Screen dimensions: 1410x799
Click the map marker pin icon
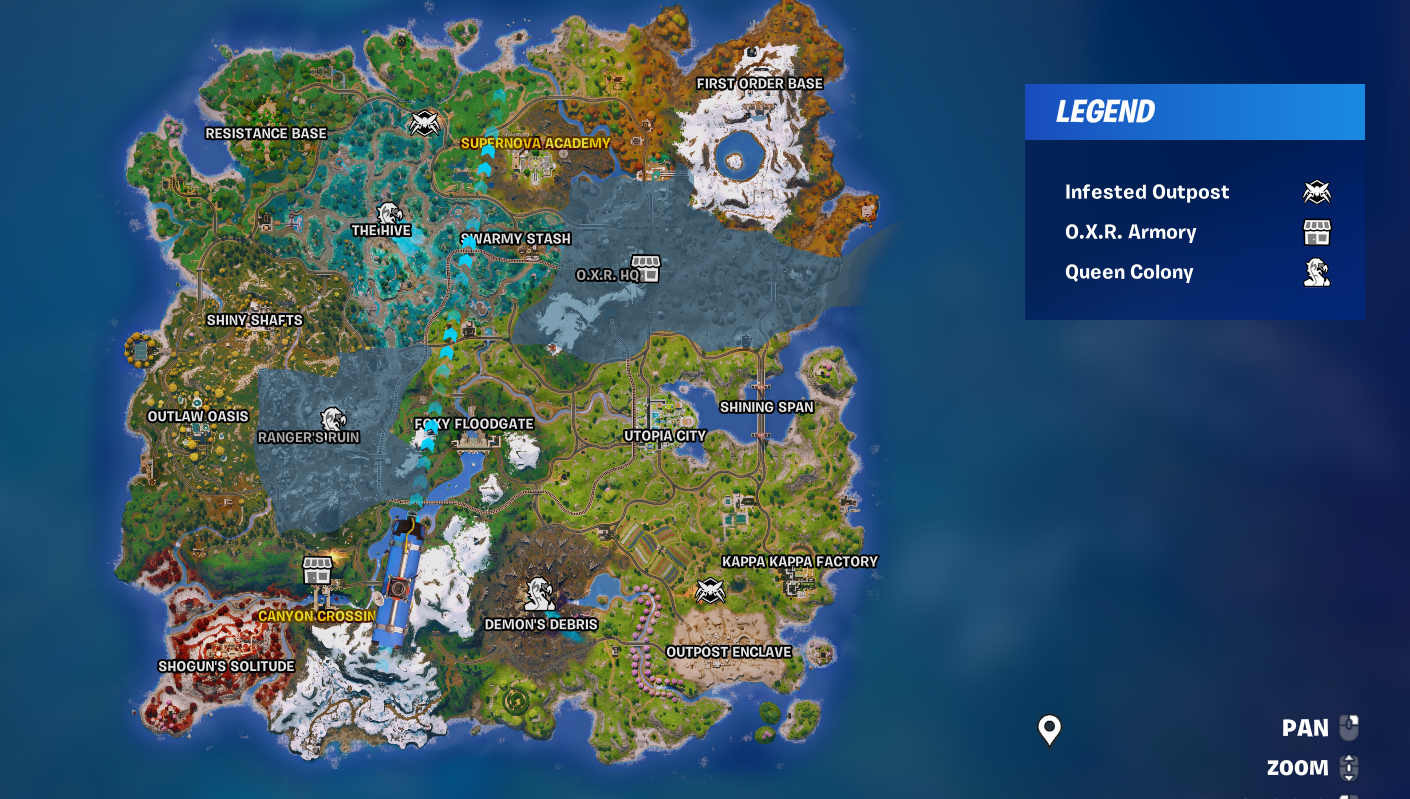[x=1048, y=729]
